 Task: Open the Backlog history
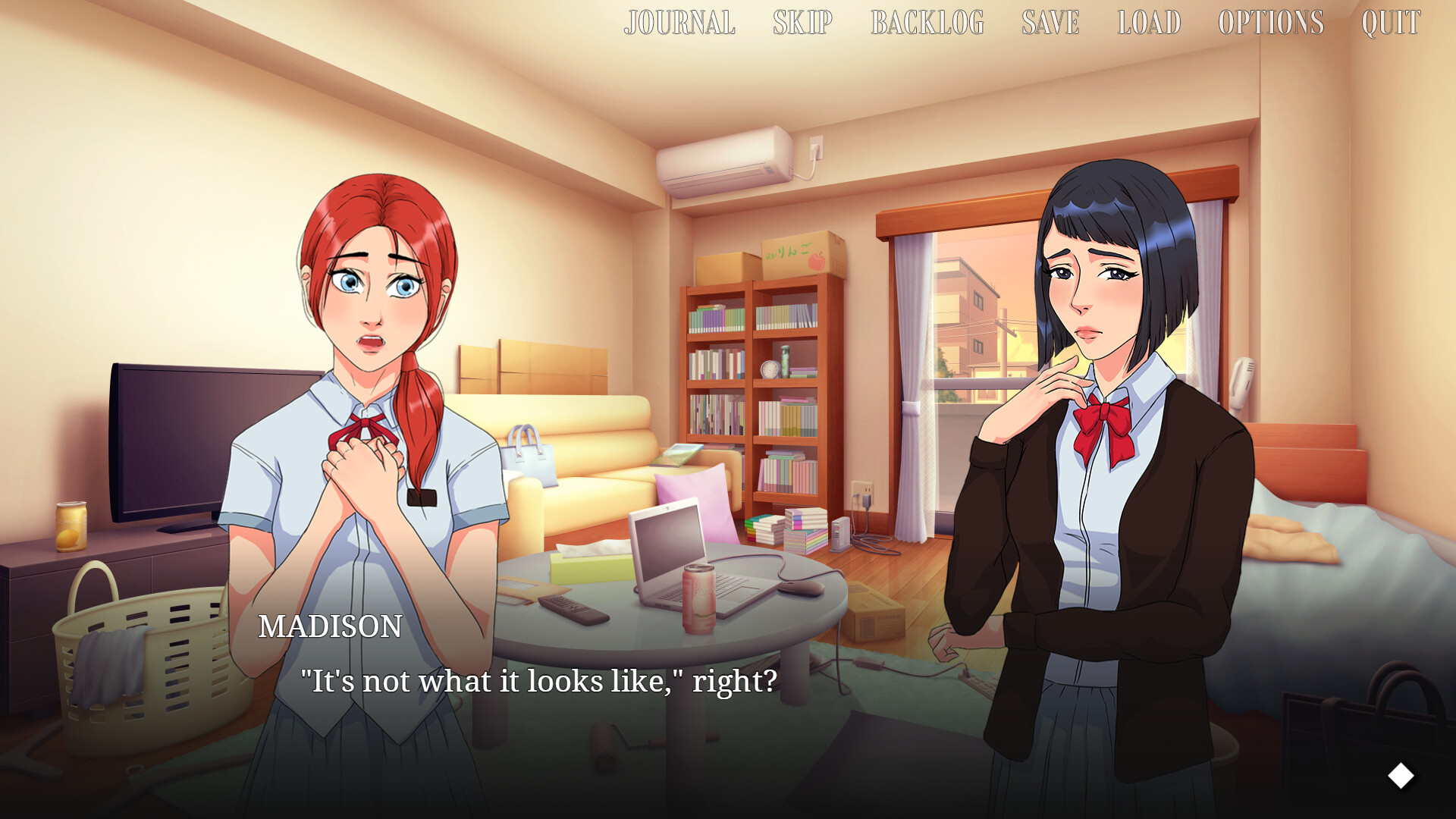click(x=927, y=23)
